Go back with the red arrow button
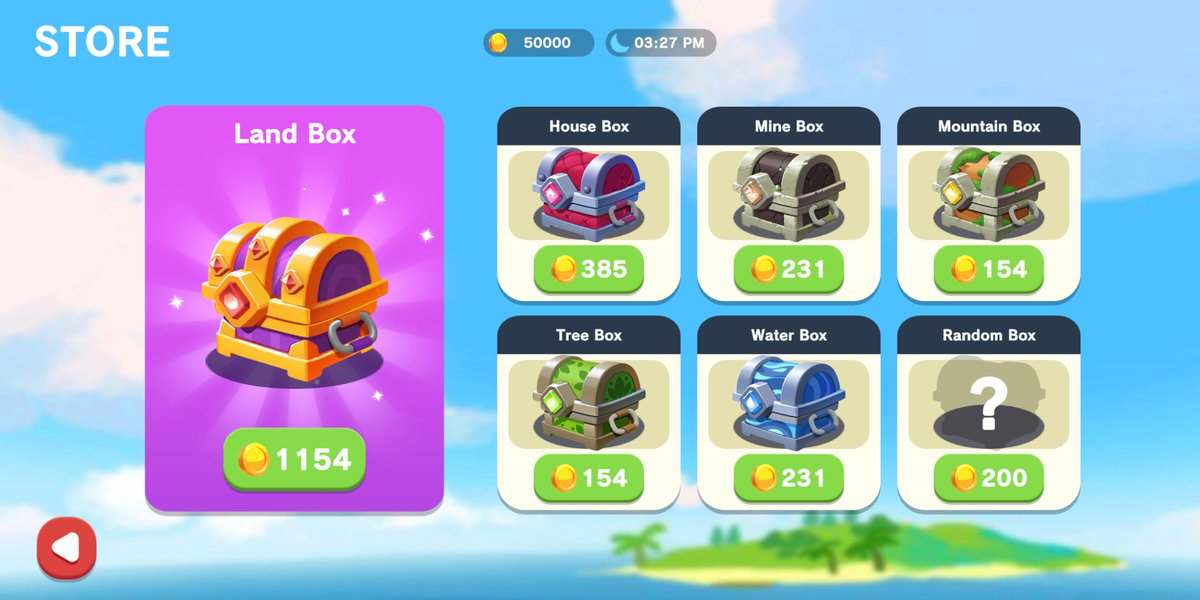 (x=66, y=548)
